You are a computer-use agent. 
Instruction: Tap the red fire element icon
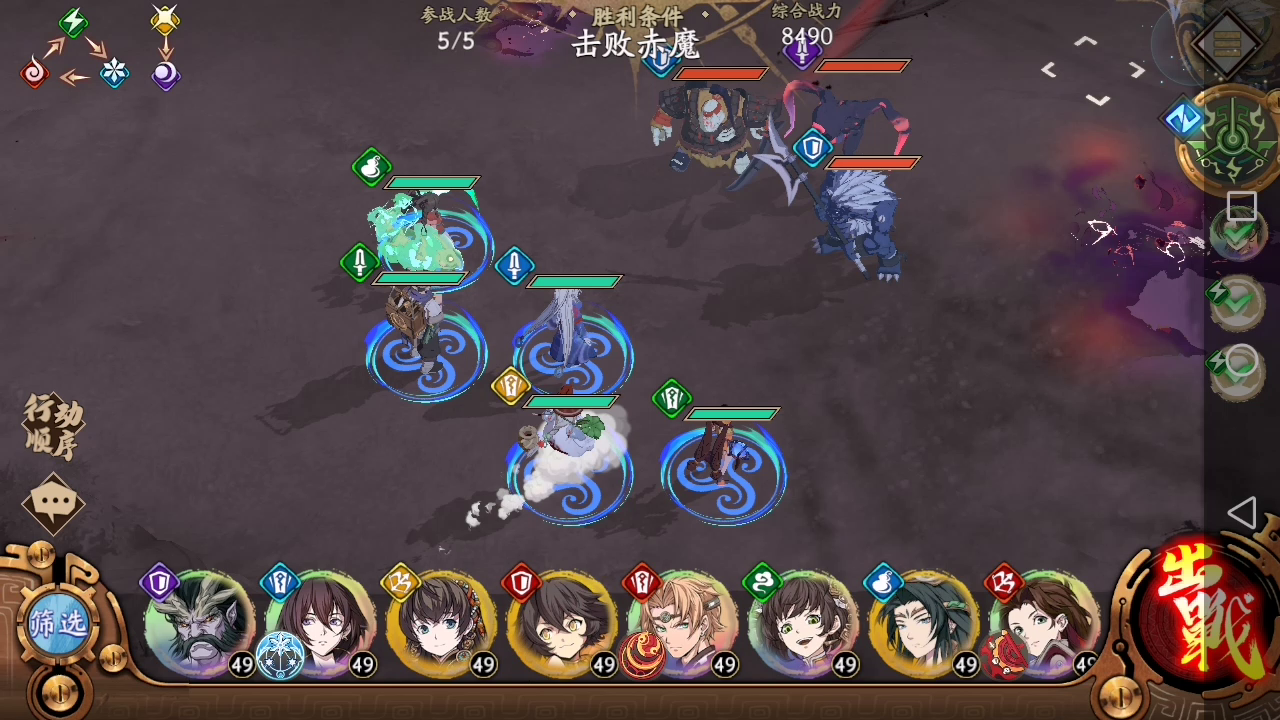point(33,74)
